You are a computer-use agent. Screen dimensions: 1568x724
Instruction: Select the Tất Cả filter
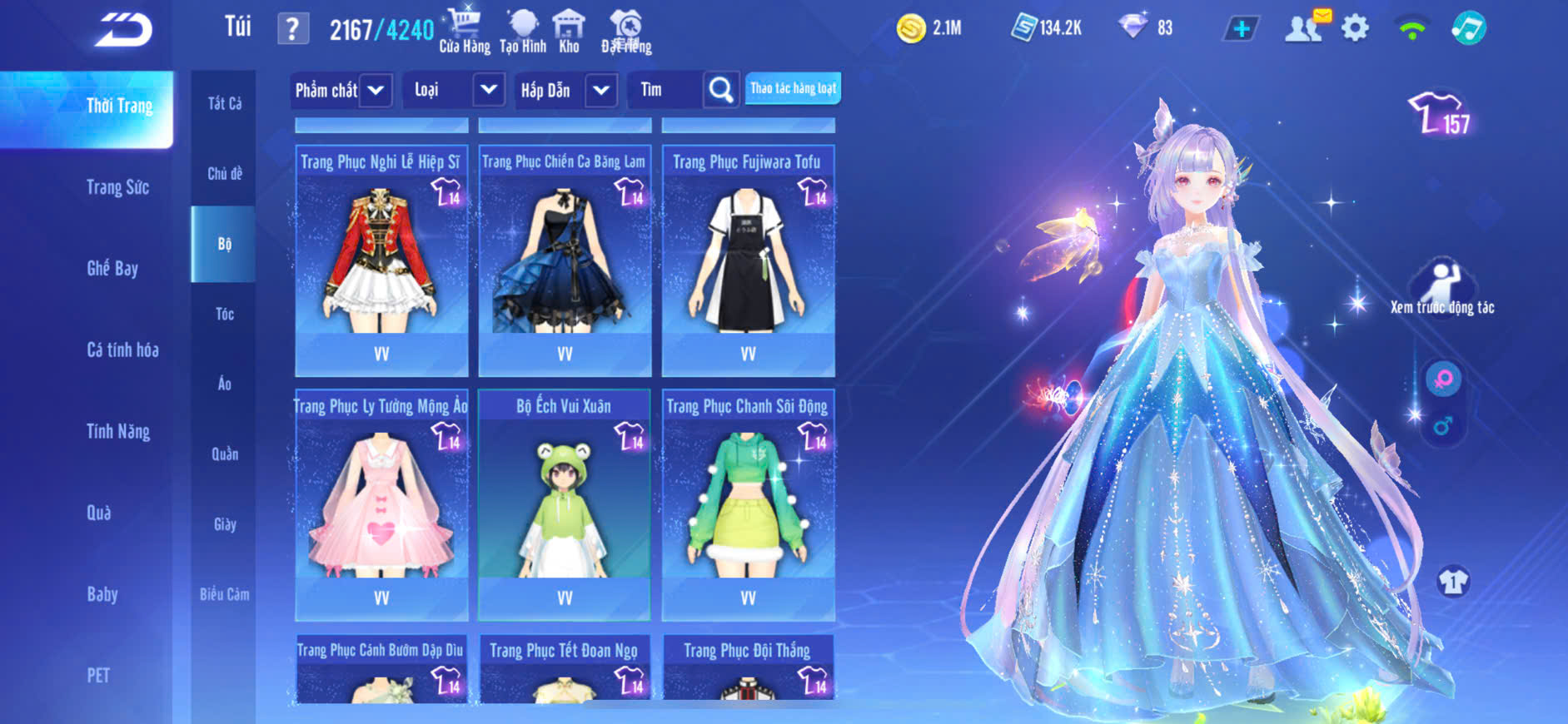point(224,103)
